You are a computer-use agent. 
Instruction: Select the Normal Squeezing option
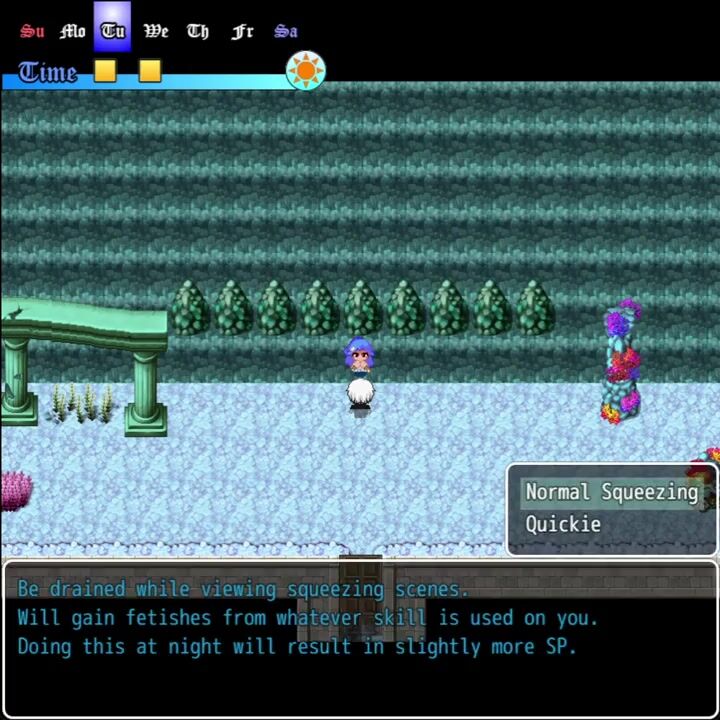[x=611, y=492]
